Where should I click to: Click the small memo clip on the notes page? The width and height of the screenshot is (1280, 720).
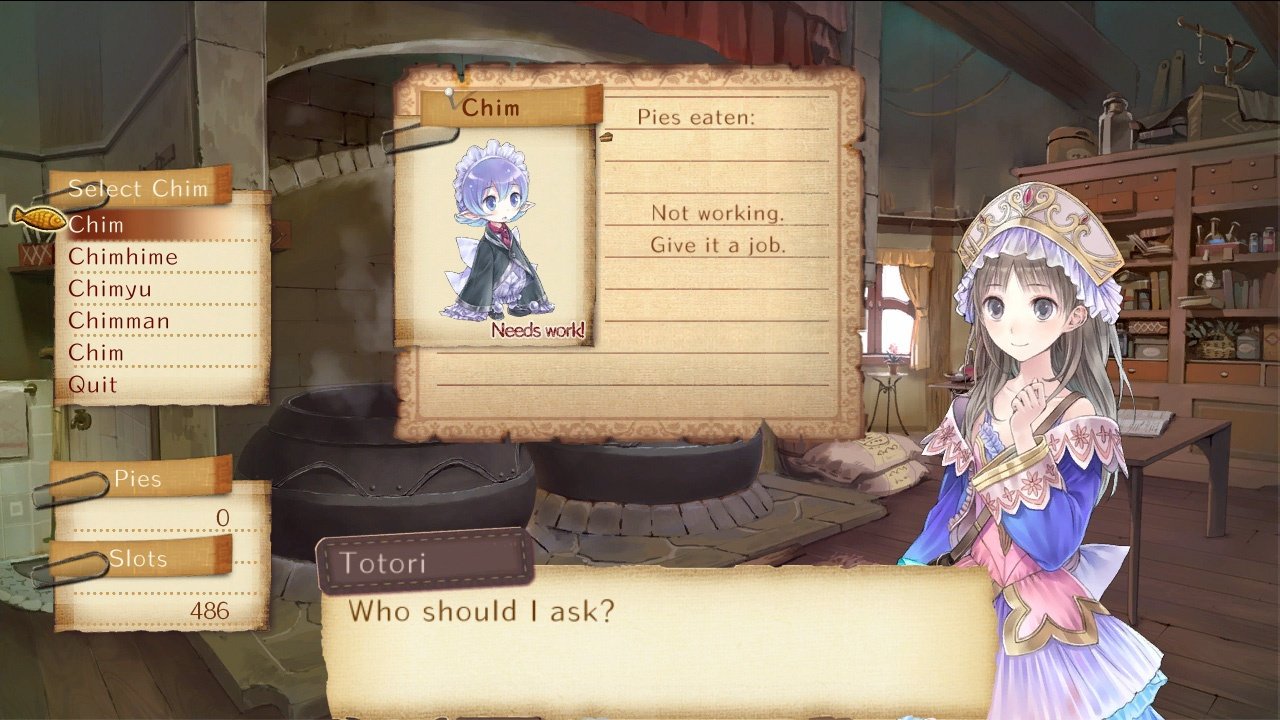(608, 136)
